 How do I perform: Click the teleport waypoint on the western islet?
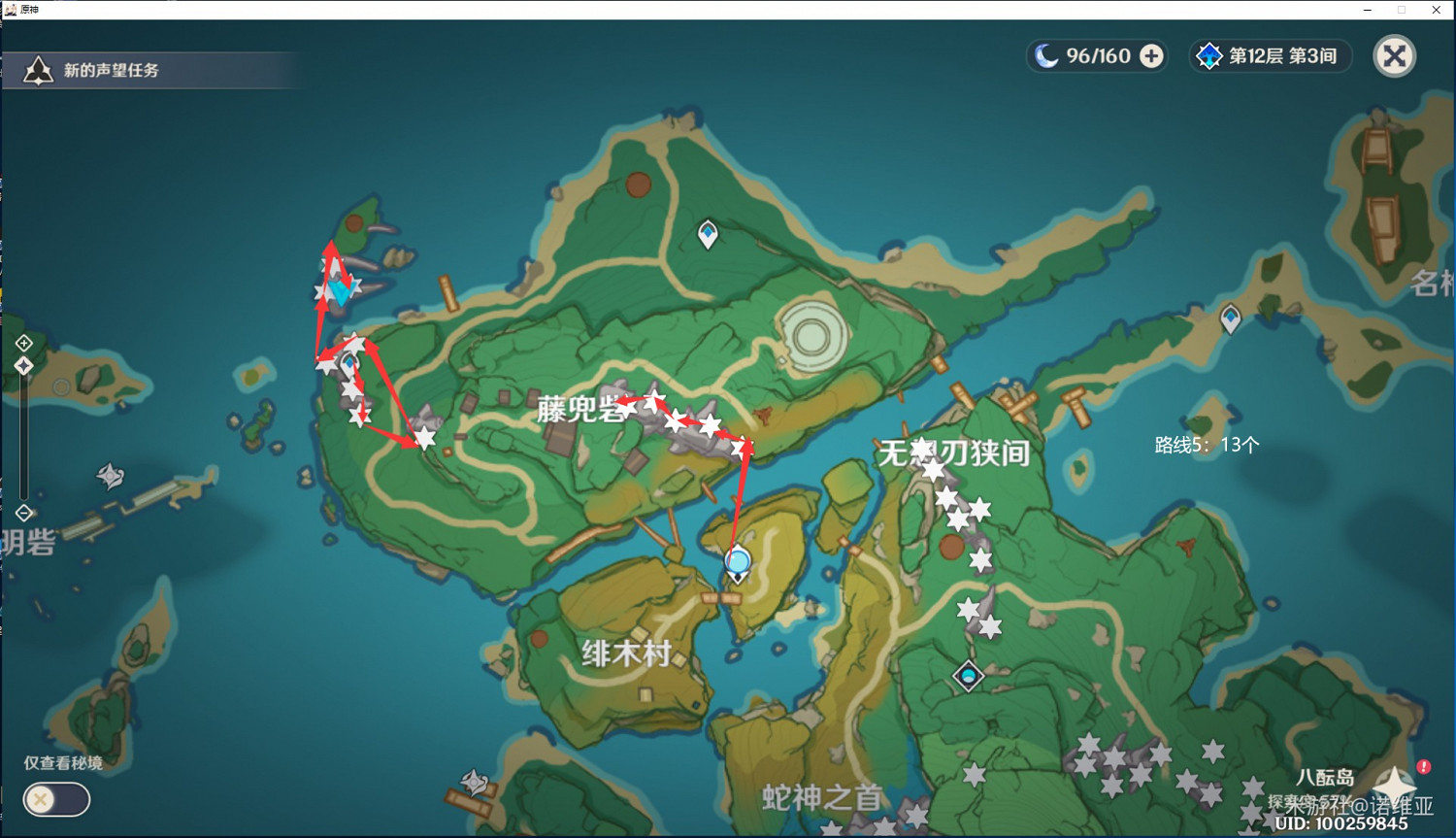(x=347, y=360)
